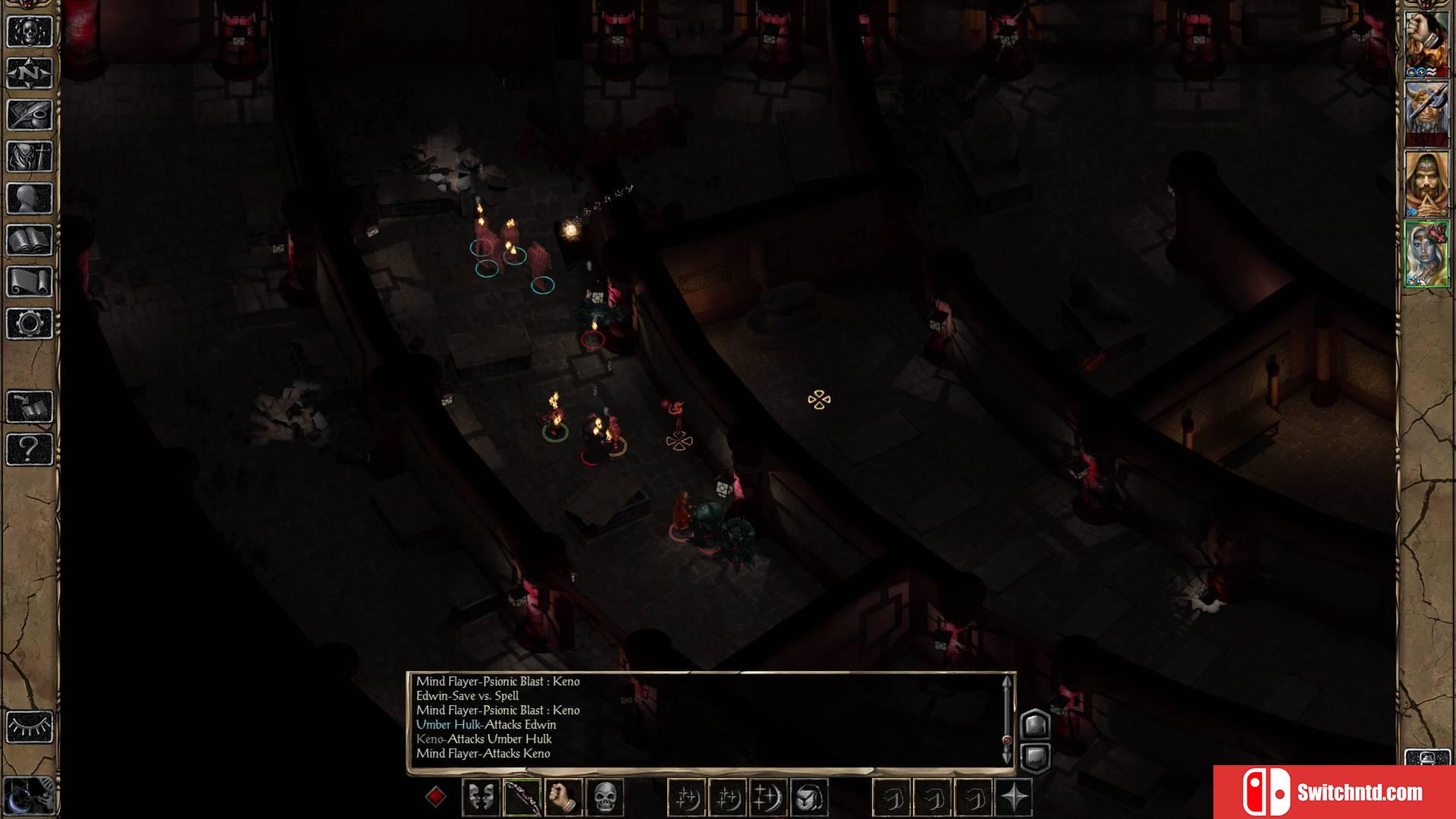Open the priest scroll with the scroll icon
Image resolution: width=1456 pixels, height=819 pixels.
[x=30, y=282]
